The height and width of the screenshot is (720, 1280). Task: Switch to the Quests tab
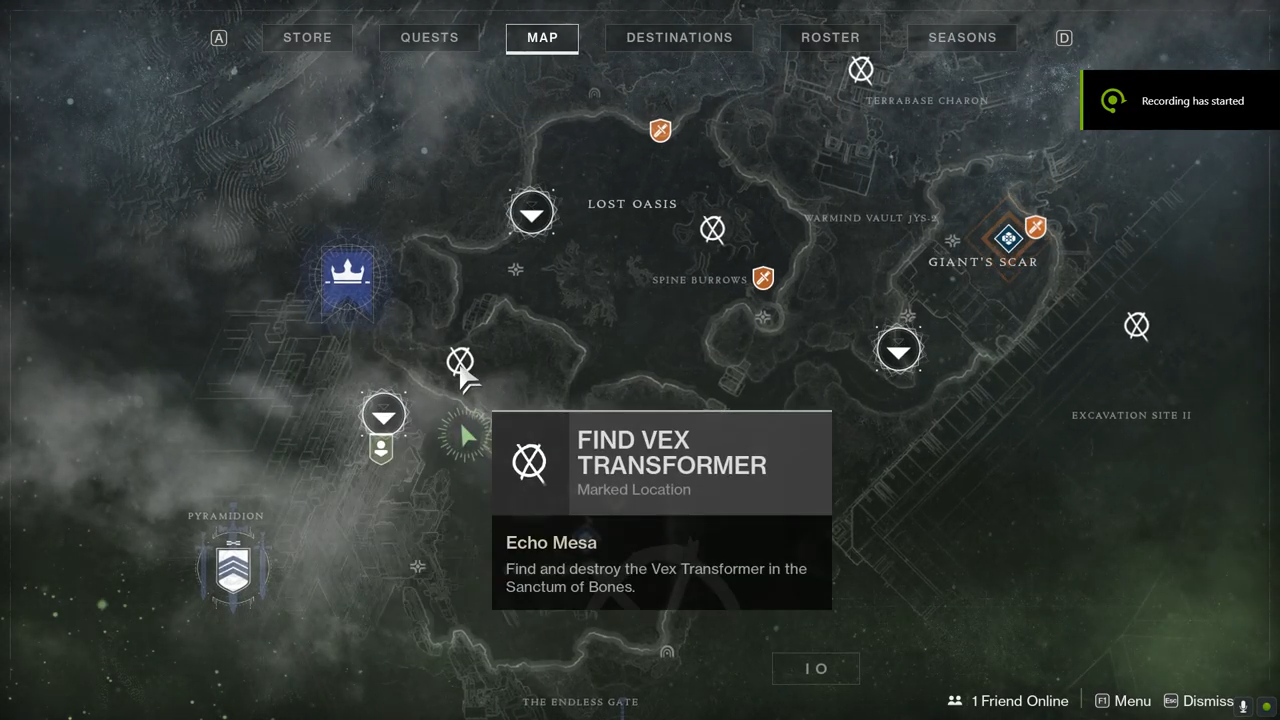pos(429,38)
